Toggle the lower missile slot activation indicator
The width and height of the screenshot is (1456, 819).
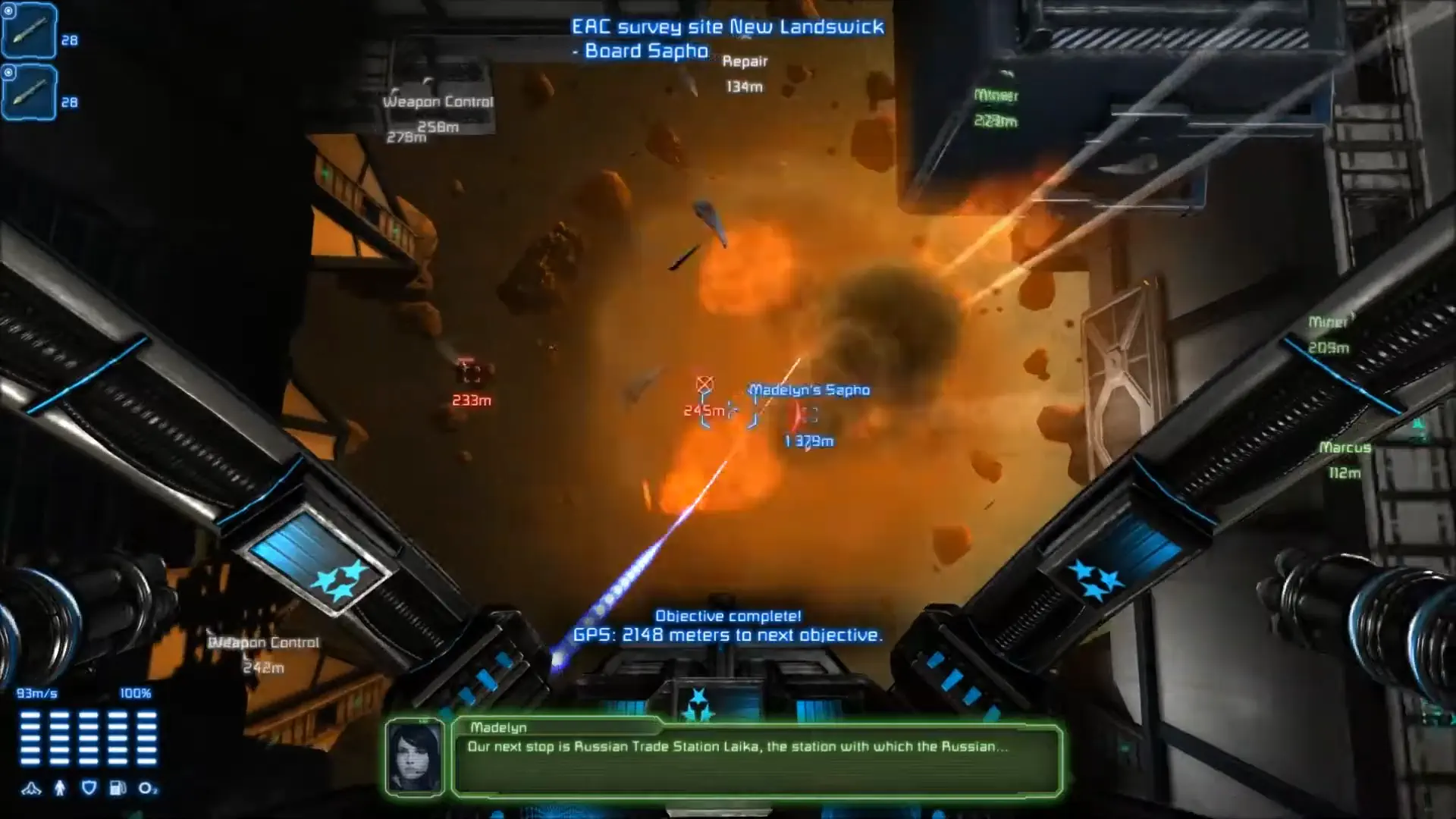click(x=8, y=72)
